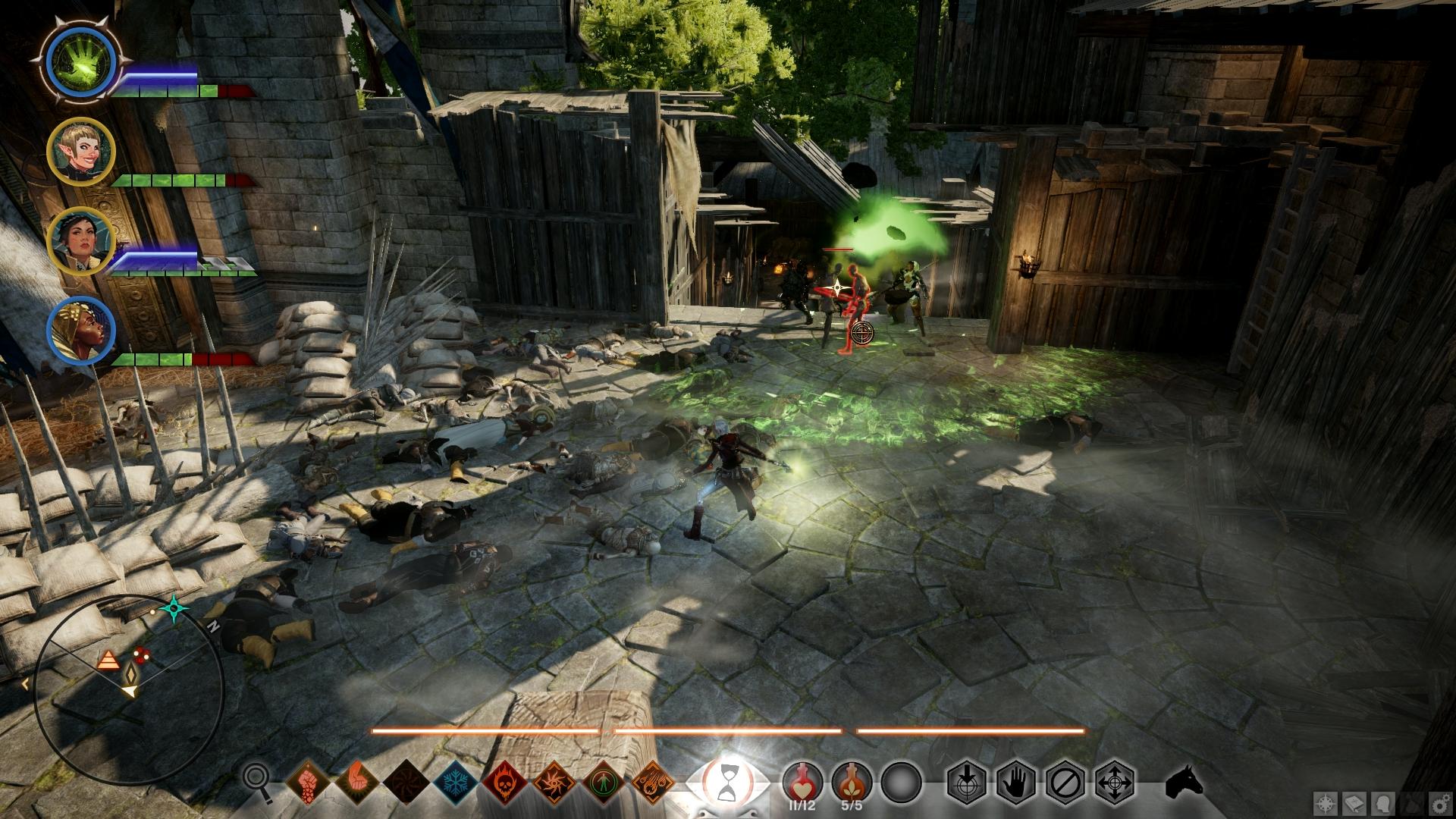Screen dimensions: 1456x819
Task: Select the Inquisitor's green hand portrait
Action: pos(79,62)
